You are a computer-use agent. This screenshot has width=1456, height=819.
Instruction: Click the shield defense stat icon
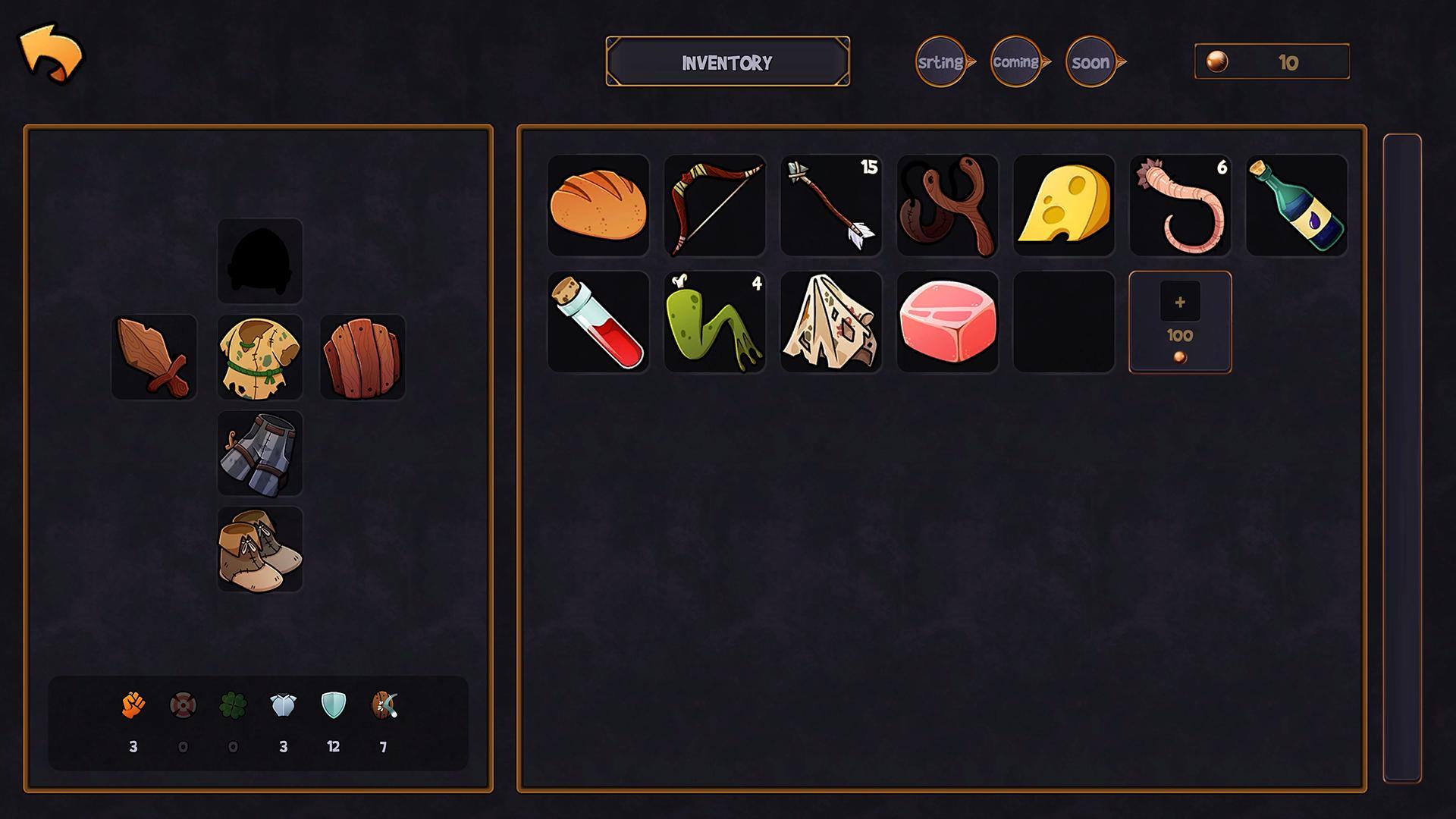(x=334, y=707)
